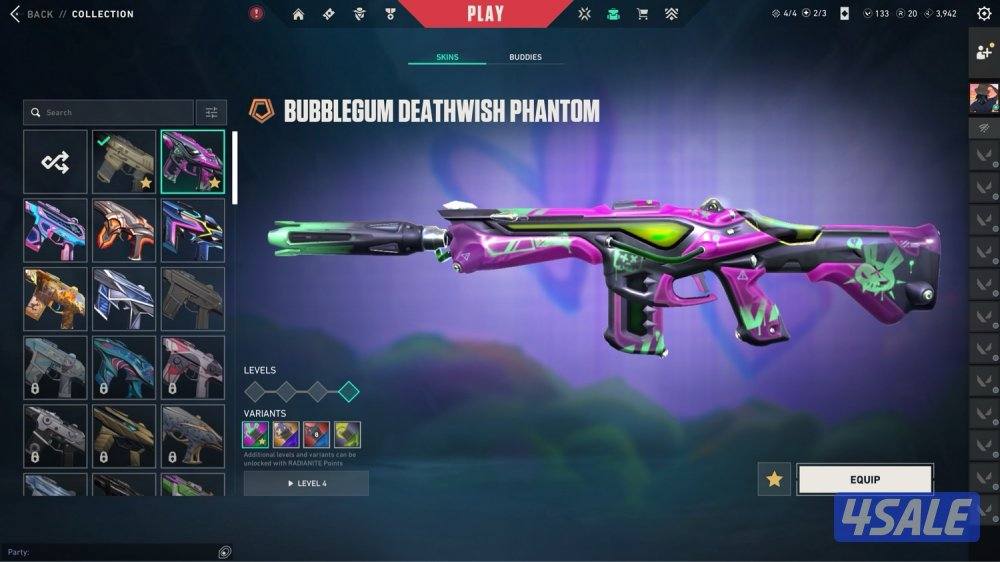Open the store cart icon
Viewport: 1000px width, 562px height.
coord(642,14)
